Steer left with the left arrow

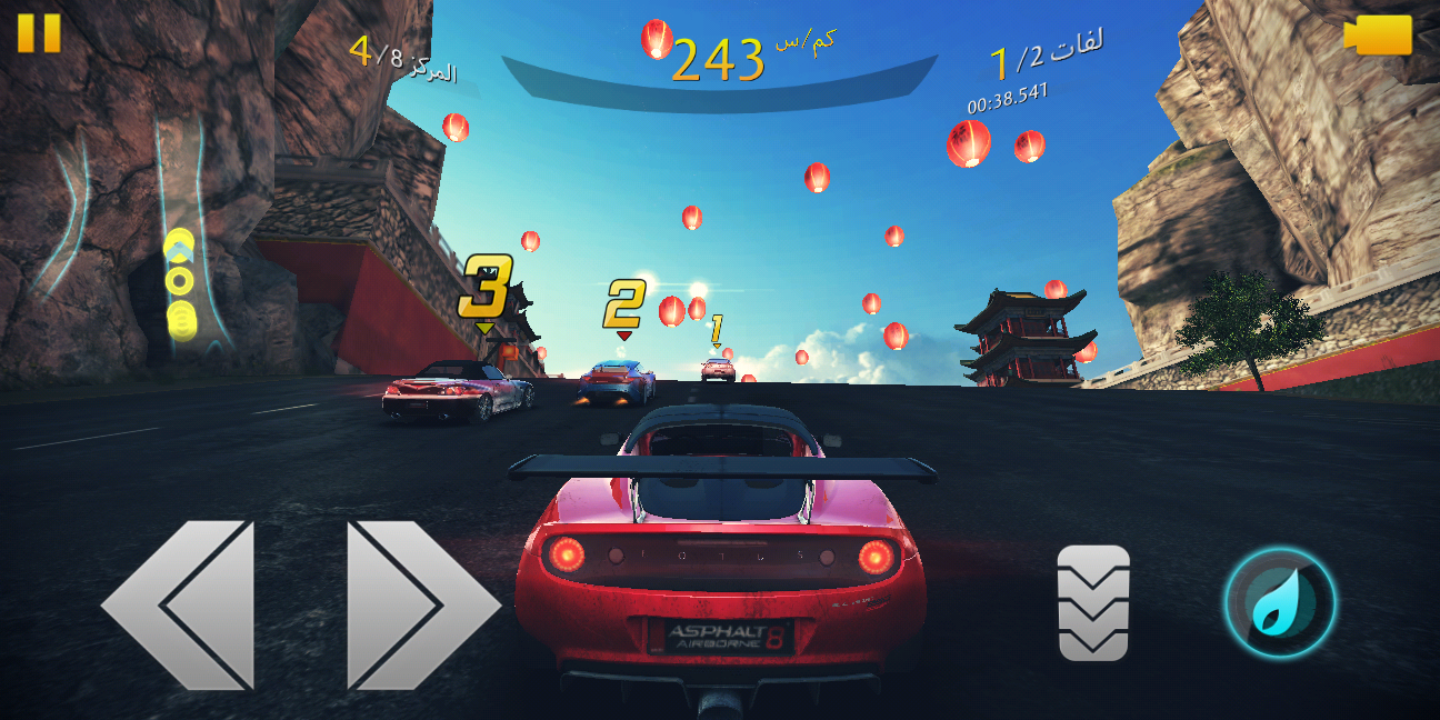(x=180, y=604)
